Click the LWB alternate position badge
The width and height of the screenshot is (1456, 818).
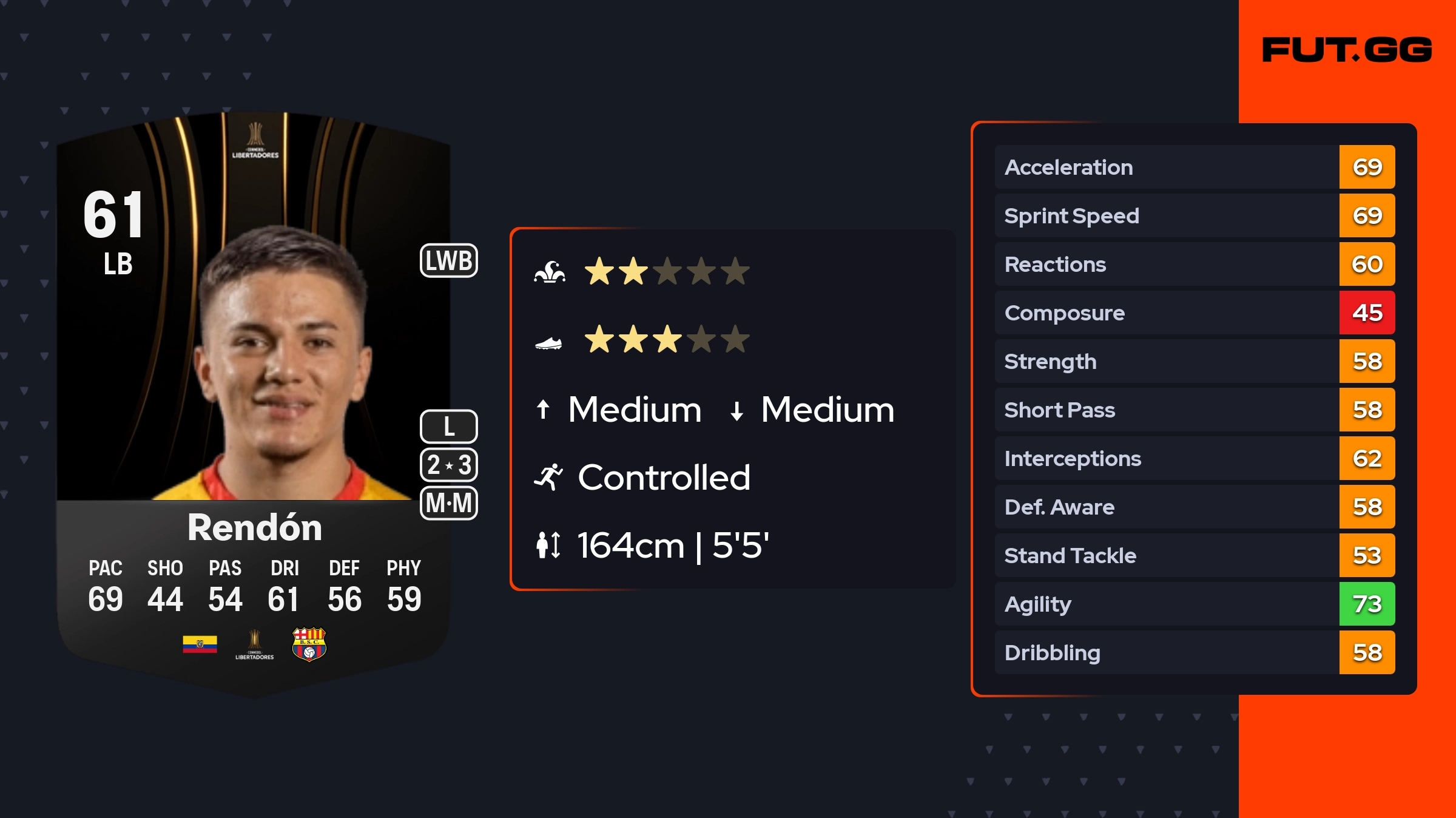tap(448, 261)
